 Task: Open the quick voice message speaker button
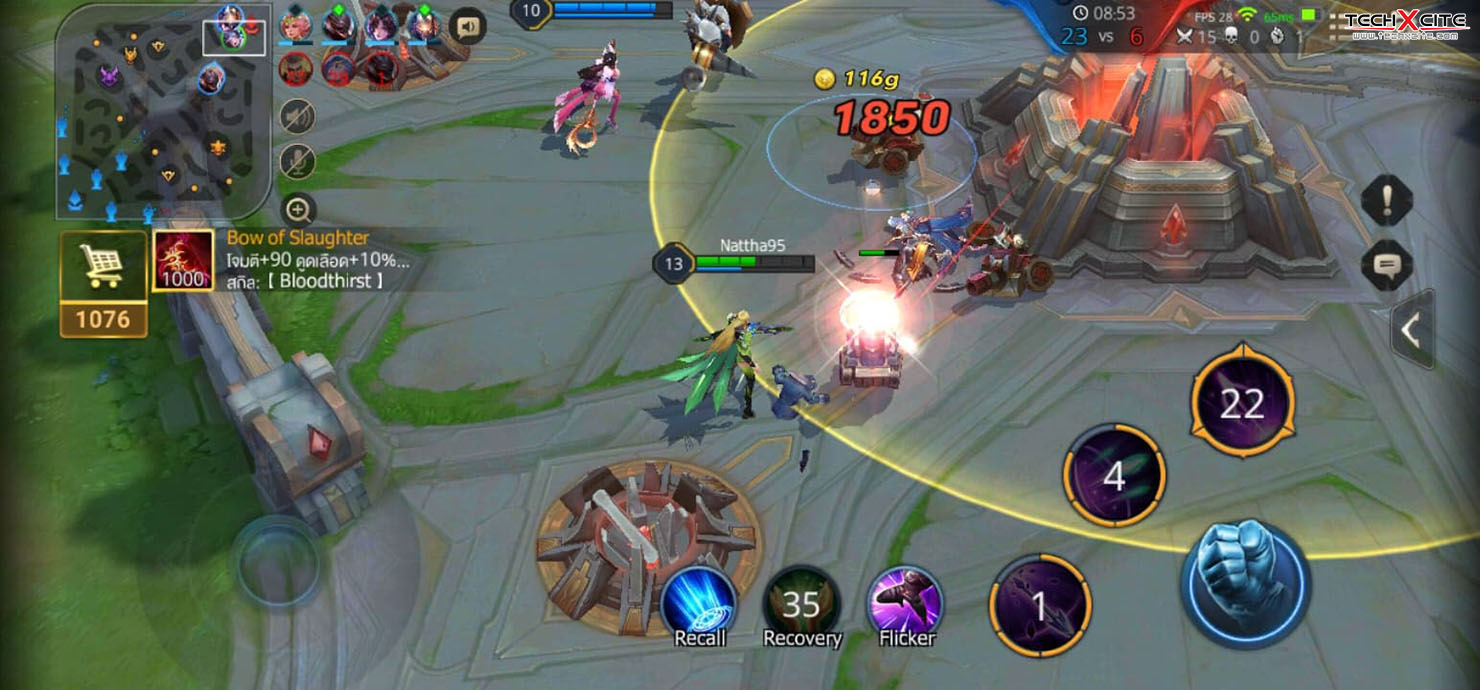(x=467, y=26)
